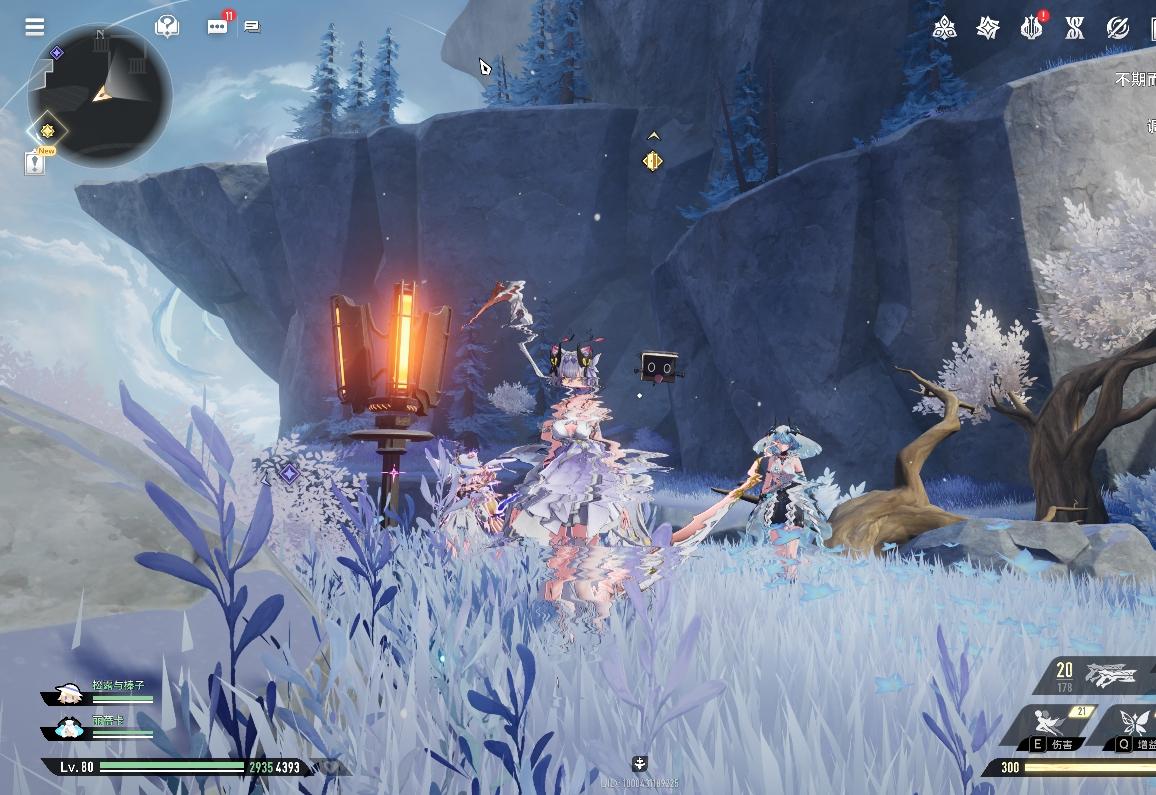Open the question-mark guide book icon
This screenshot has height=795, width=1156.
(x=167, y=27)
